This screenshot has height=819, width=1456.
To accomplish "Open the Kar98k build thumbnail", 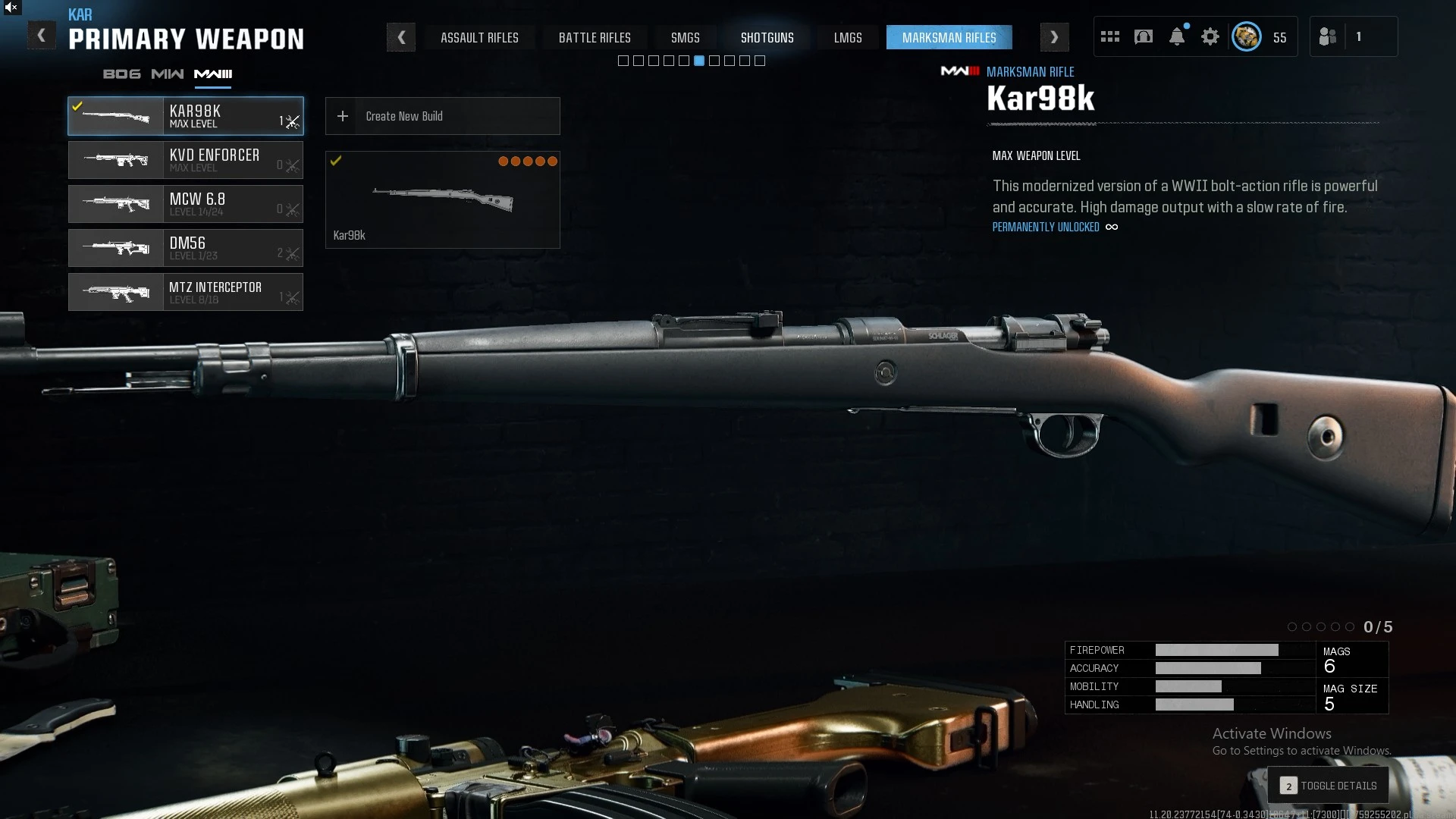I will [443, 199].
